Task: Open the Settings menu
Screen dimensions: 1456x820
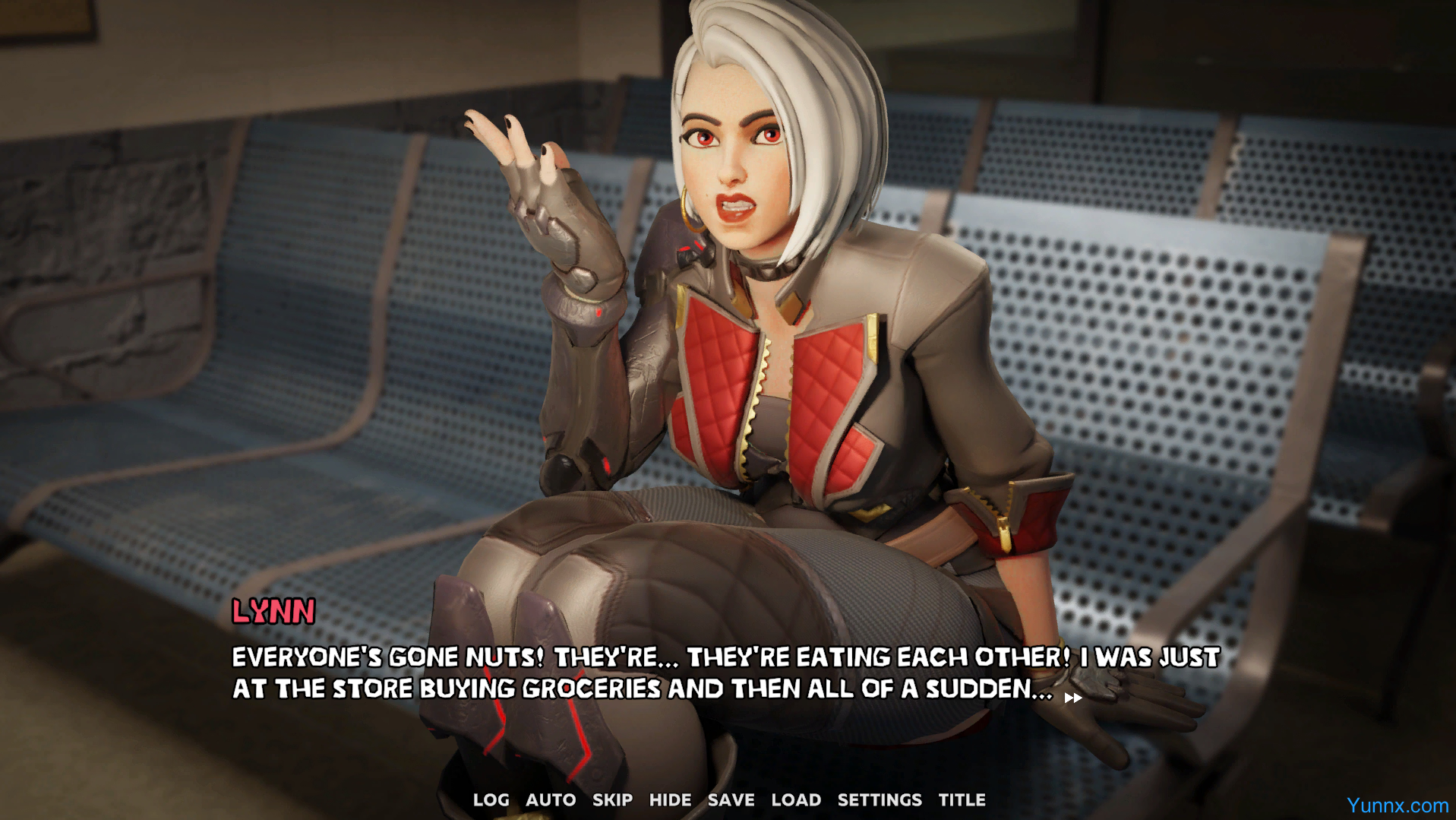Action: (880, 799)
